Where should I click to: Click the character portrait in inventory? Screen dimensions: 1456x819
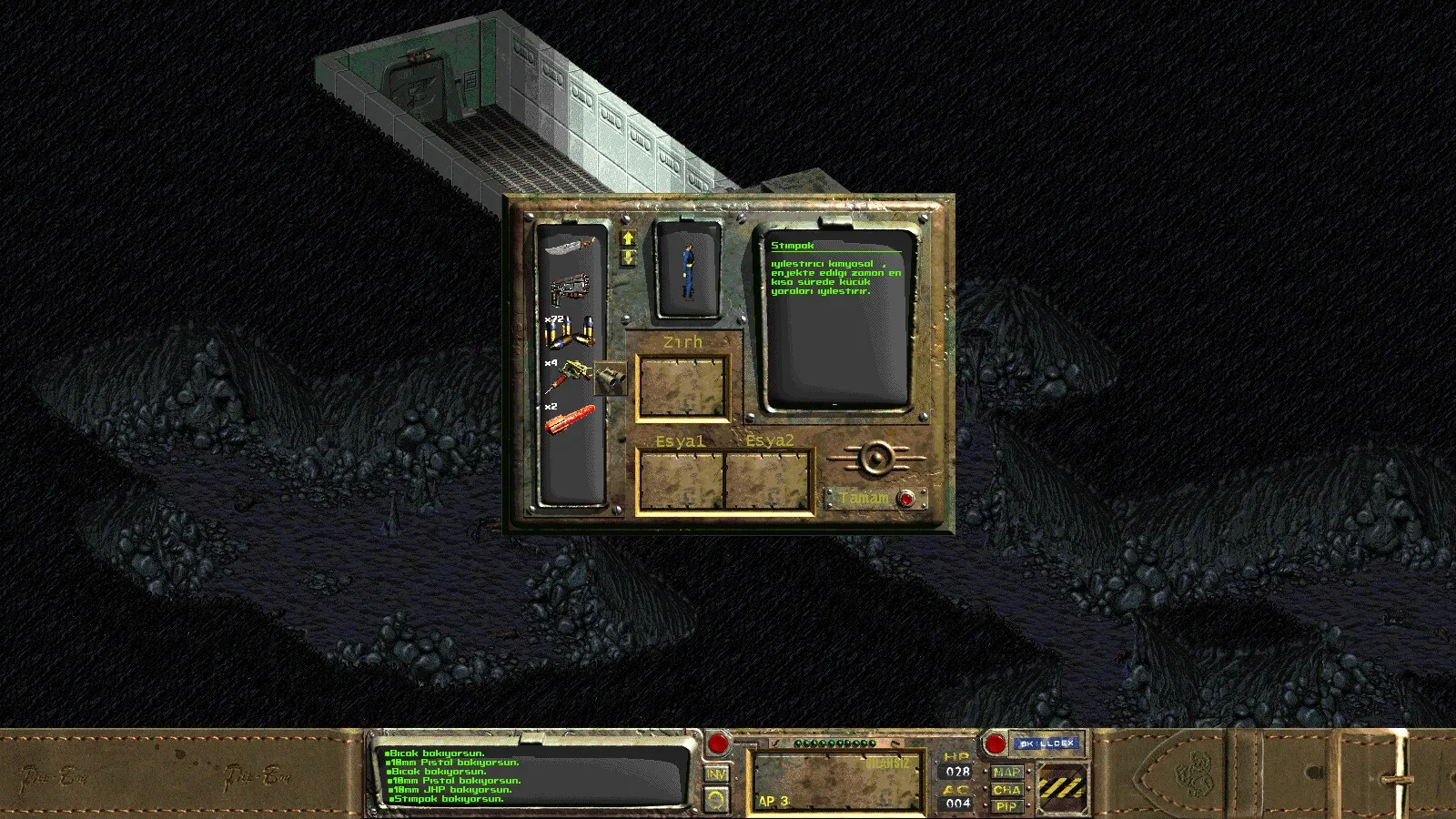pos(688,270)
